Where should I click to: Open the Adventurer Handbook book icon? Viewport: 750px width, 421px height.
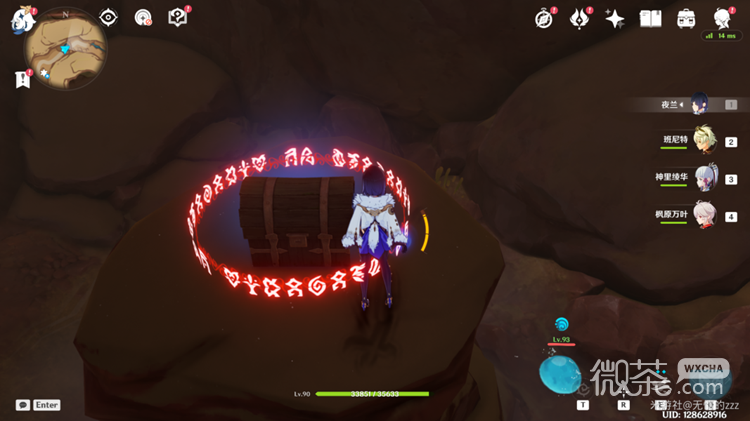point(651,19)
